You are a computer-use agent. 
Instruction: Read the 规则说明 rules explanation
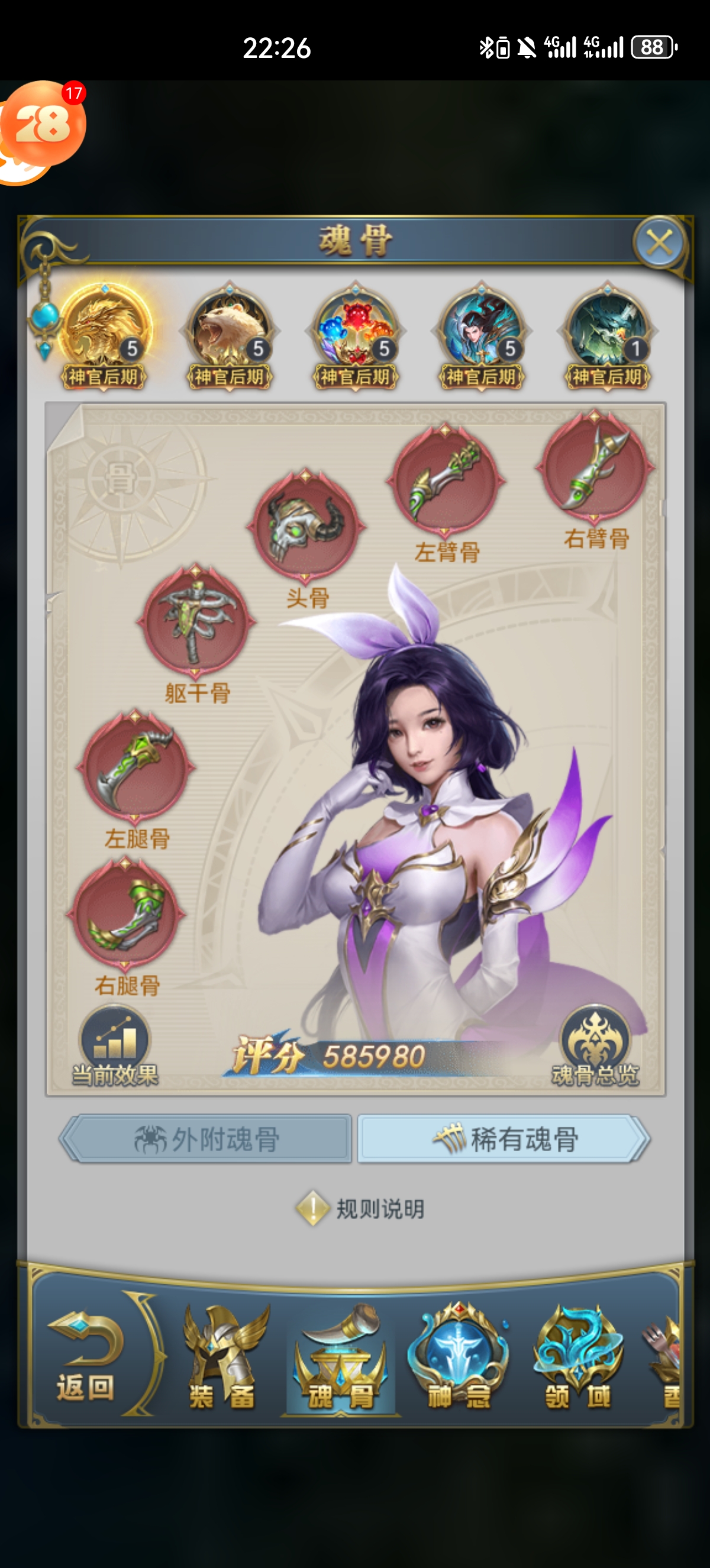(x=361, y=1209)
